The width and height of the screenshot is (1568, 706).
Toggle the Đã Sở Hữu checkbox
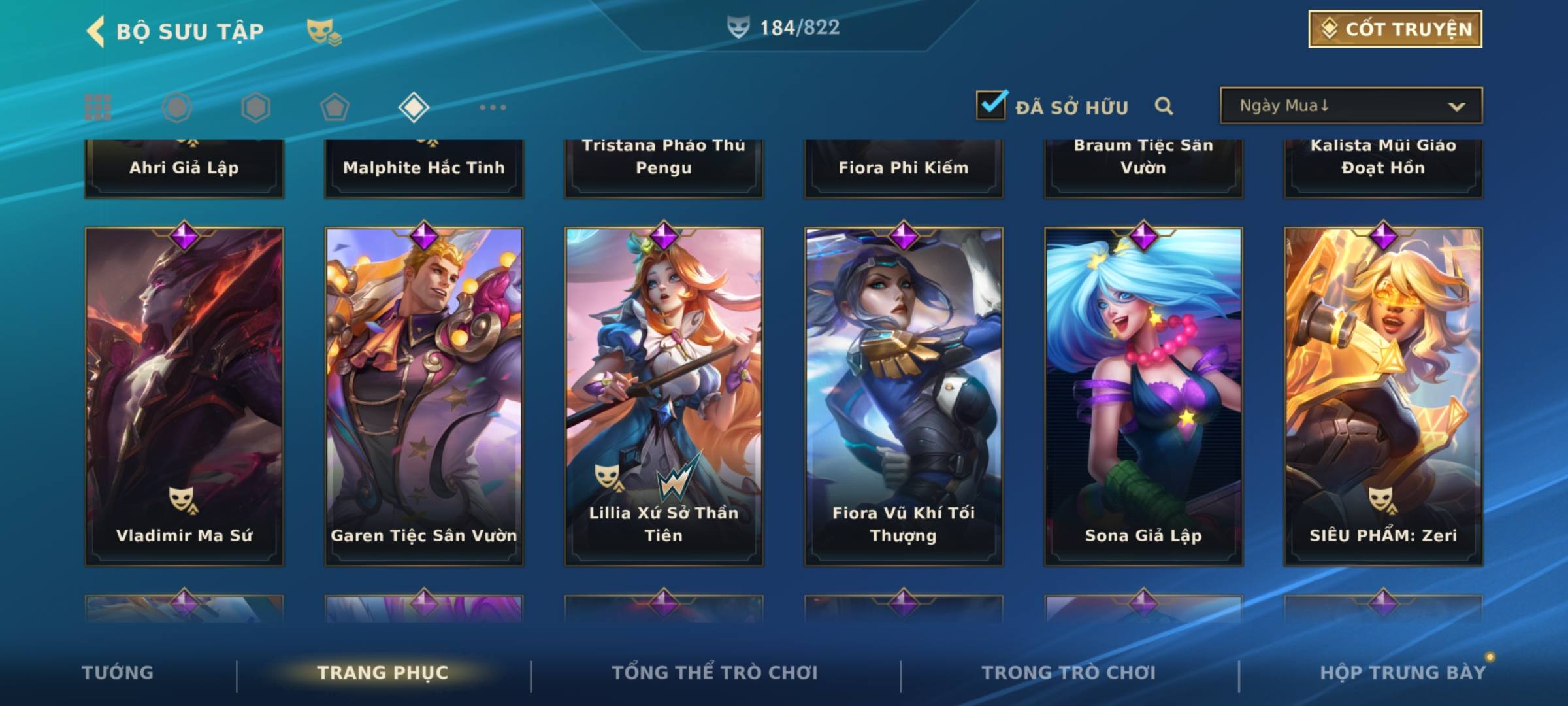(991, 105)
